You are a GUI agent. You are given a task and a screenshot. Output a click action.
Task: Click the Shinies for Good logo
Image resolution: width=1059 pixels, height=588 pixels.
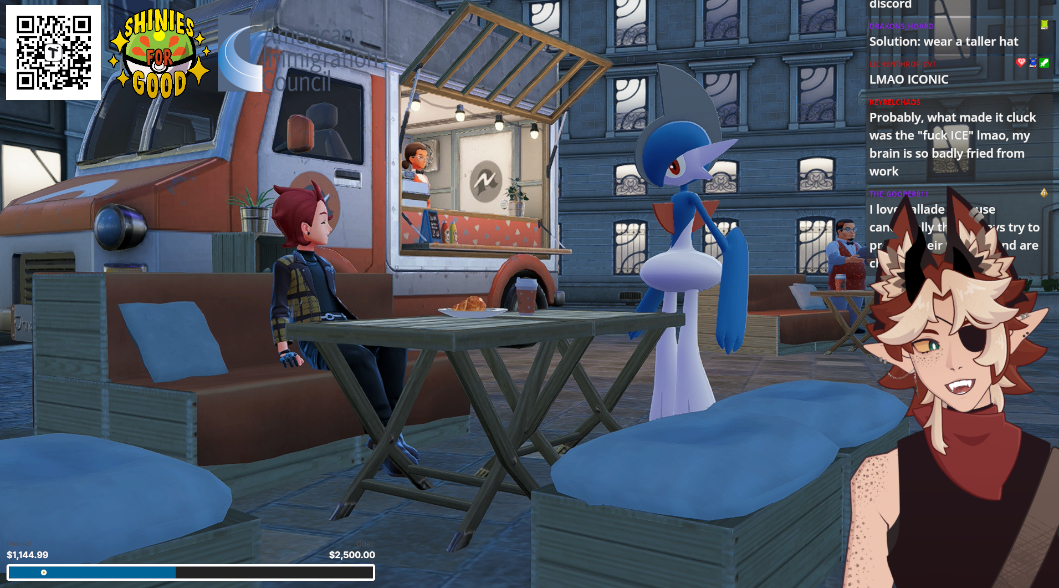coord(159,57)
